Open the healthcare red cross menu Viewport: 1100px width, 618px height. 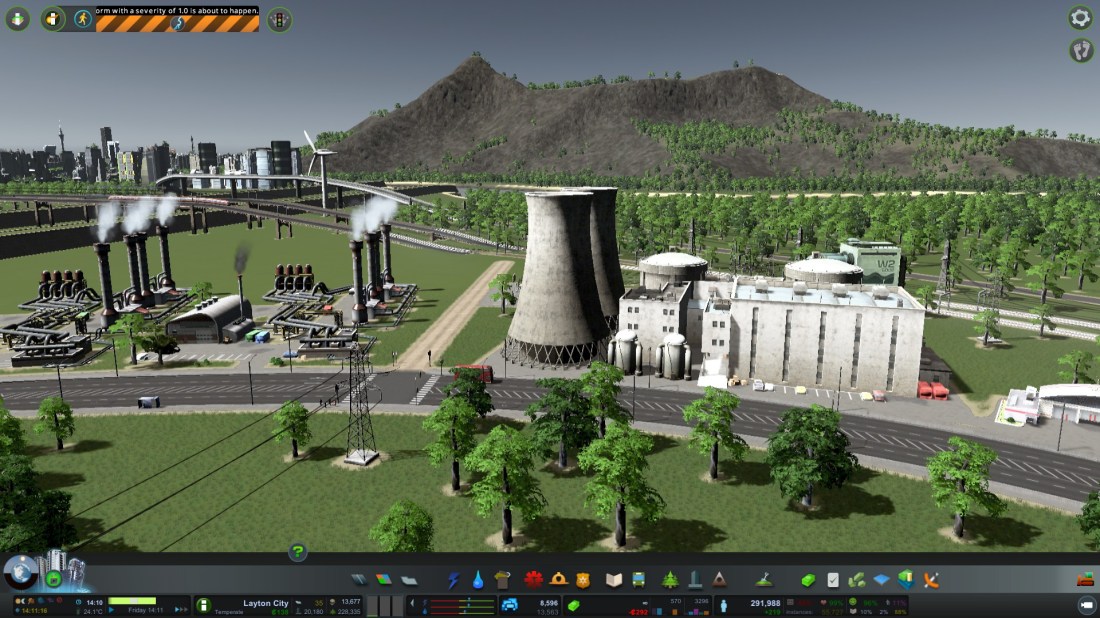click(533, 580)
